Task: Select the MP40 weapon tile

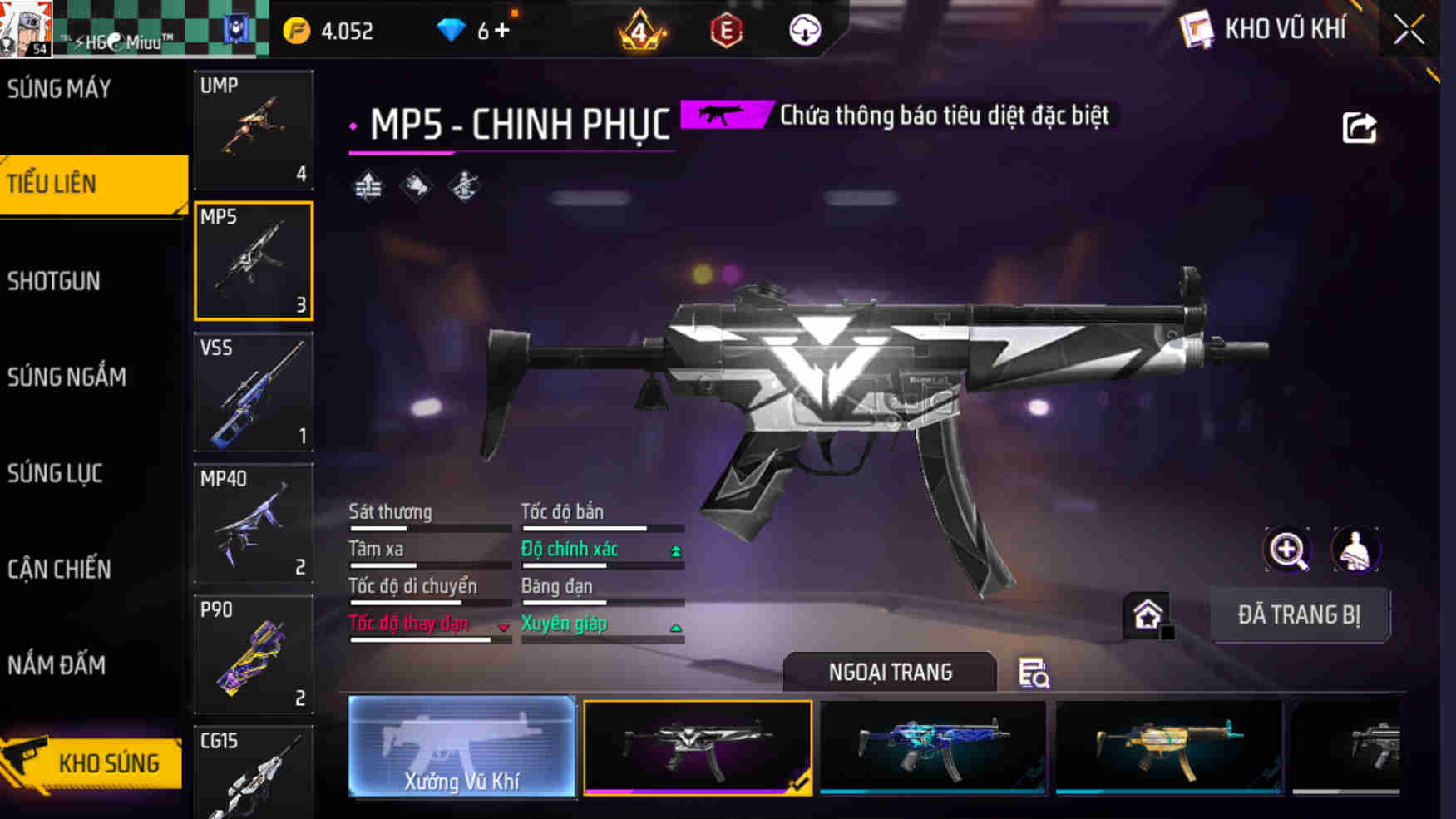Action: point(254,523)
